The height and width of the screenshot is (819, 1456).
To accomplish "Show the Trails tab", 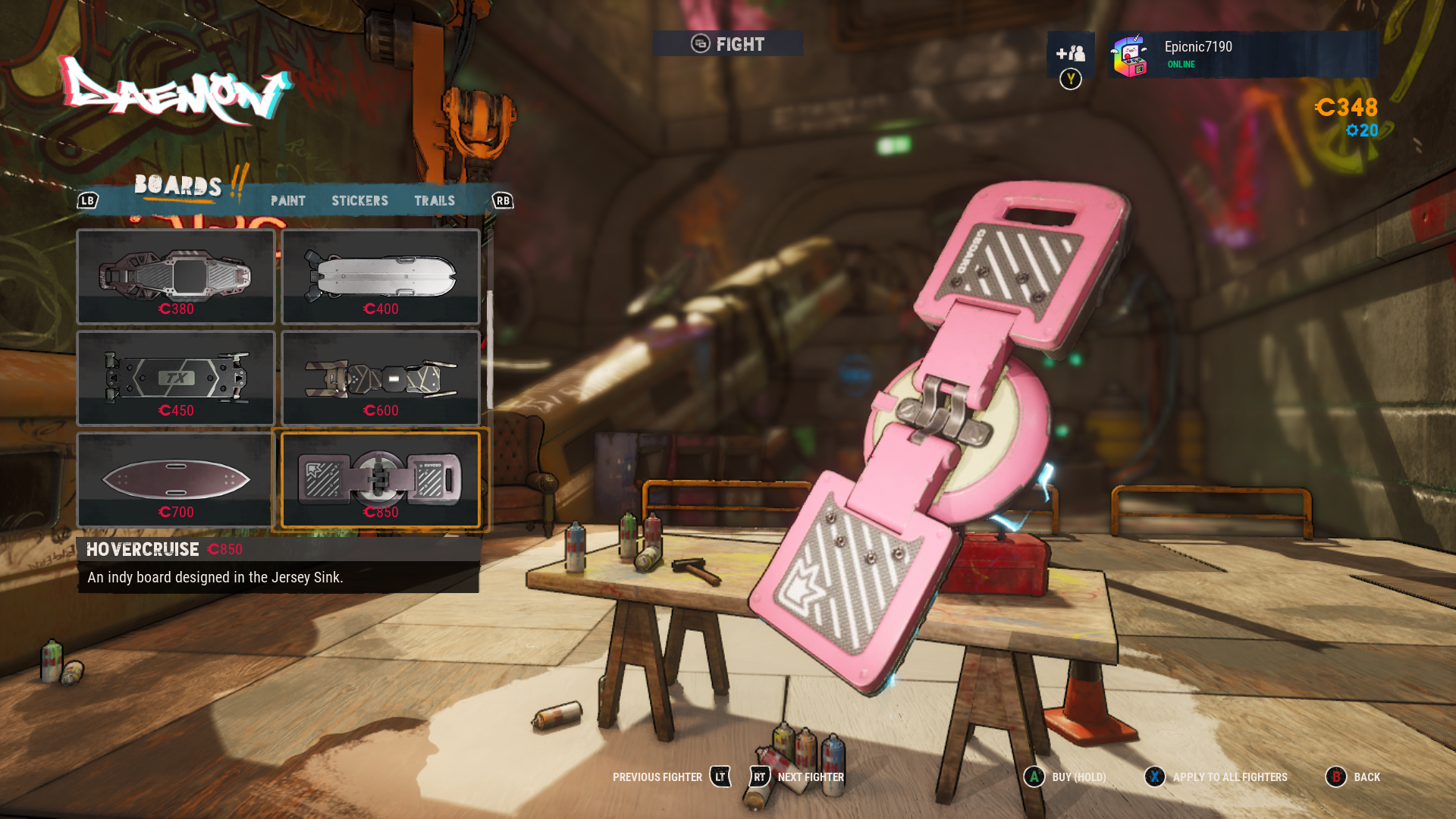I will click(435, 201).
